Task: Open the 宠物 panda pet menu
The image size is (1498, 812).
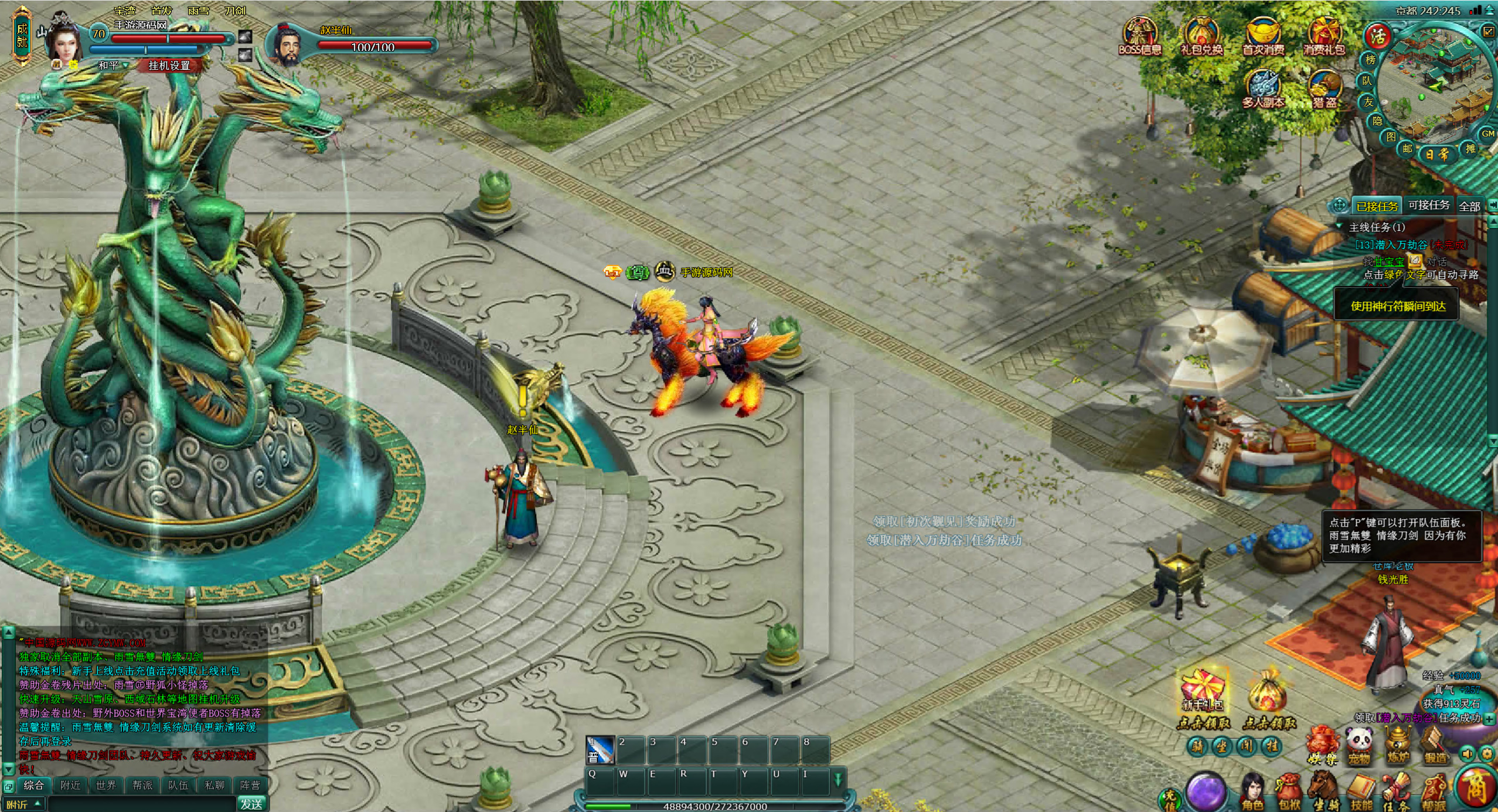Action: point(1359,746)
